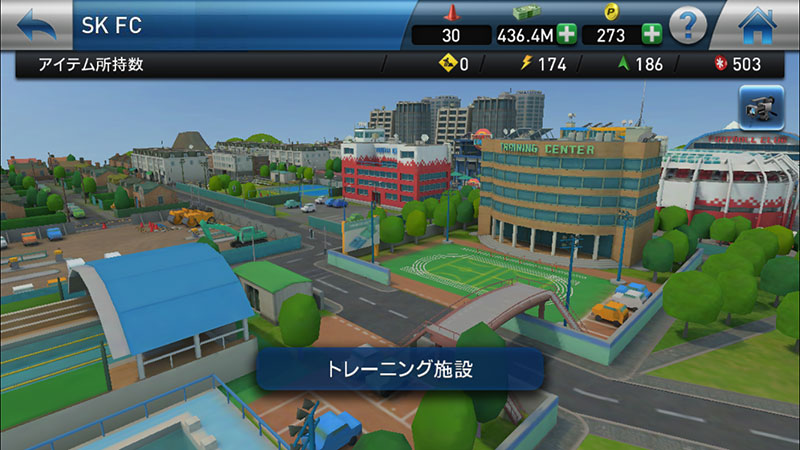Open the トレーニング施設 training facility

pos(400,369)
